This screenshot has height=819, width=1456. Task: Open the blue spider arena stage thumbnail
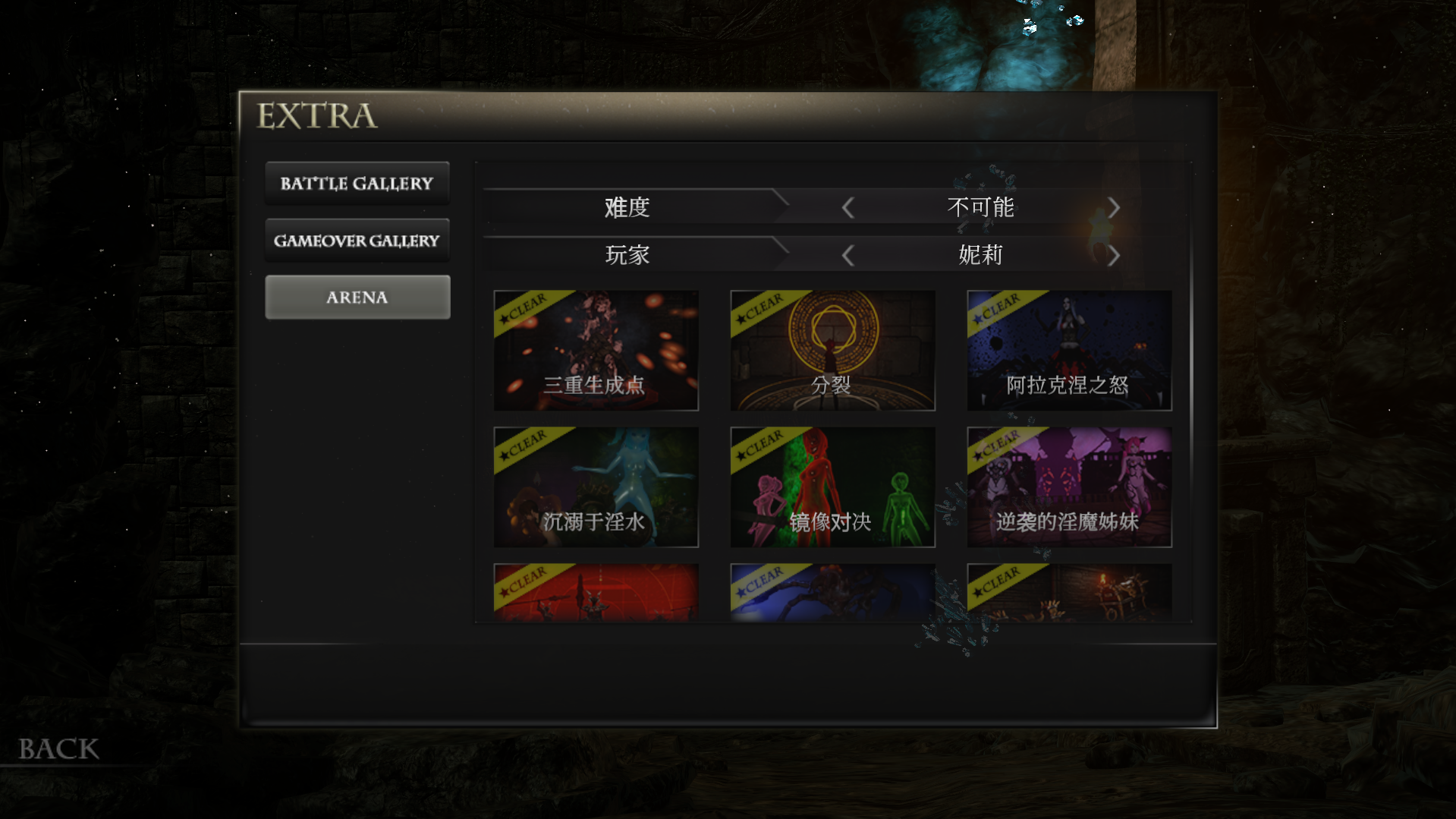click(832, 593)
